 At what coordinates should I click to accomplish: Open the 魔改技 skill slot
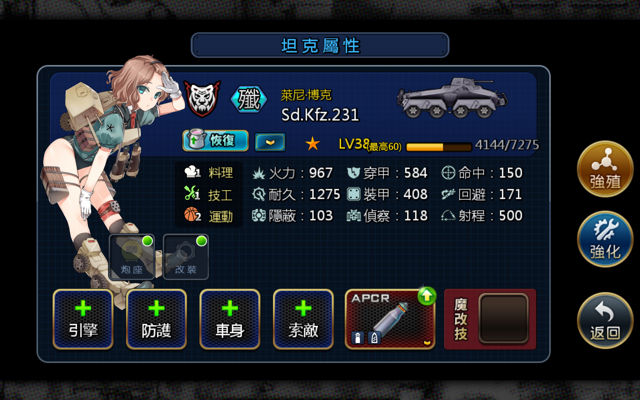tap(490, 319)
